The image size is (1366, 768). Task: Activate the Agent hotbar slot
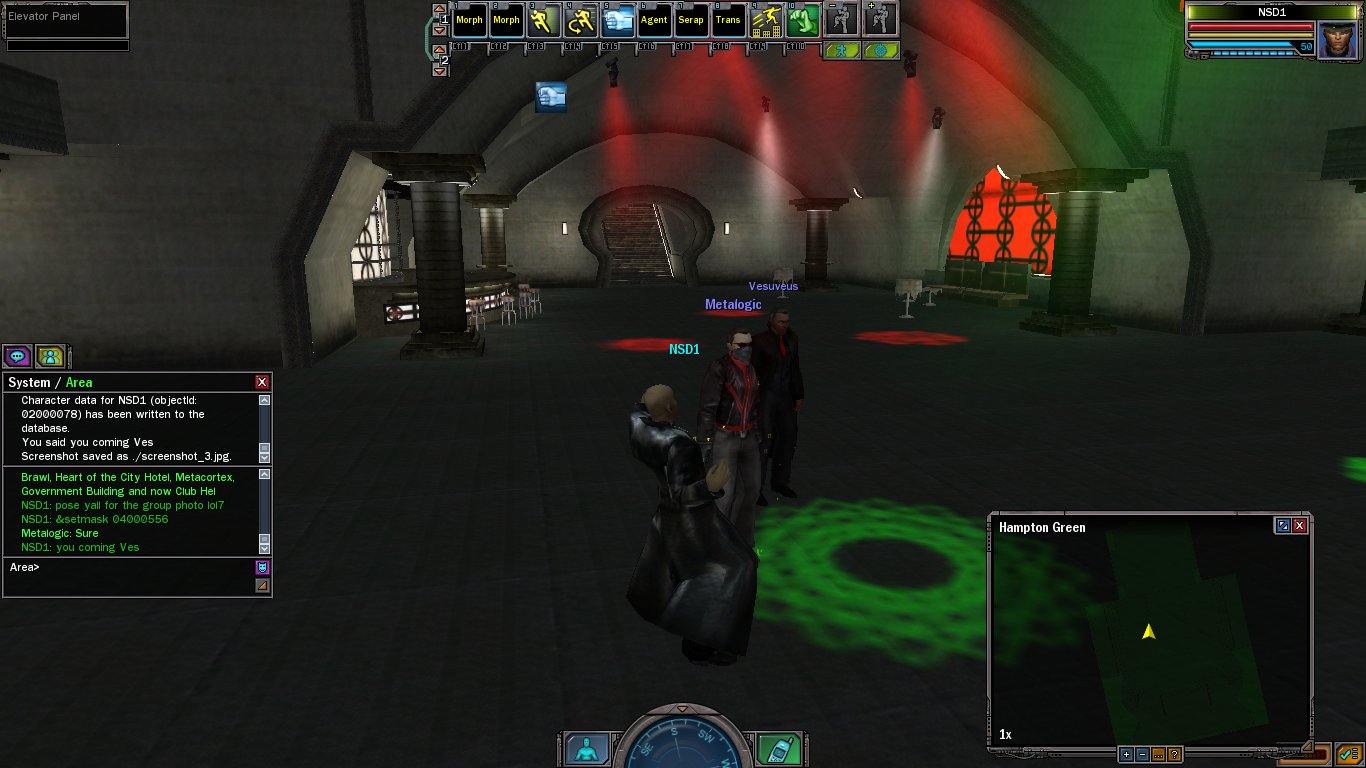[654, 20]
